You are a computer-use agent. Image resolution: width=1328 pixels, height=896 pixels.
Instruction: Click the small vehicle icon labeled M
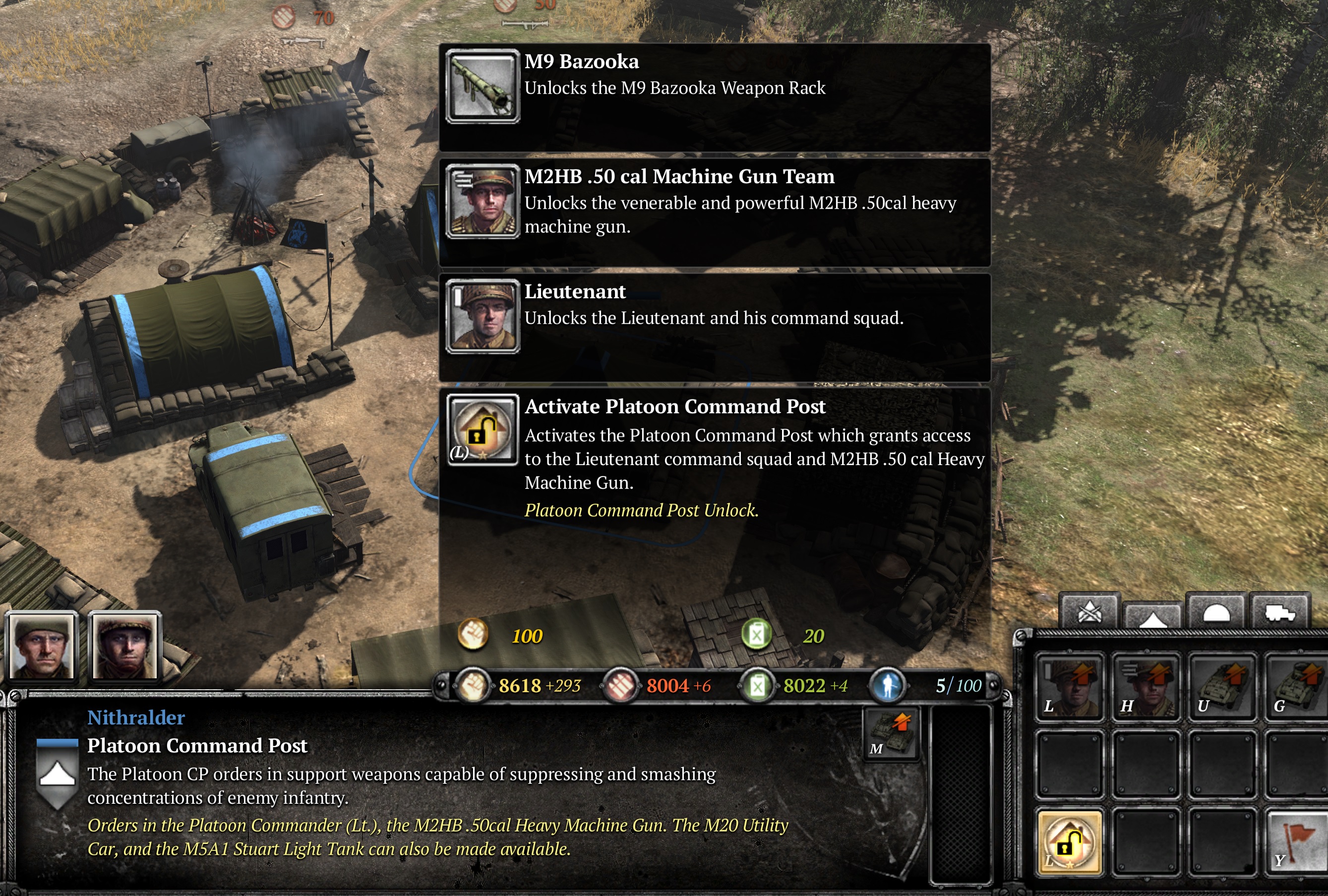tap(891, 733)
